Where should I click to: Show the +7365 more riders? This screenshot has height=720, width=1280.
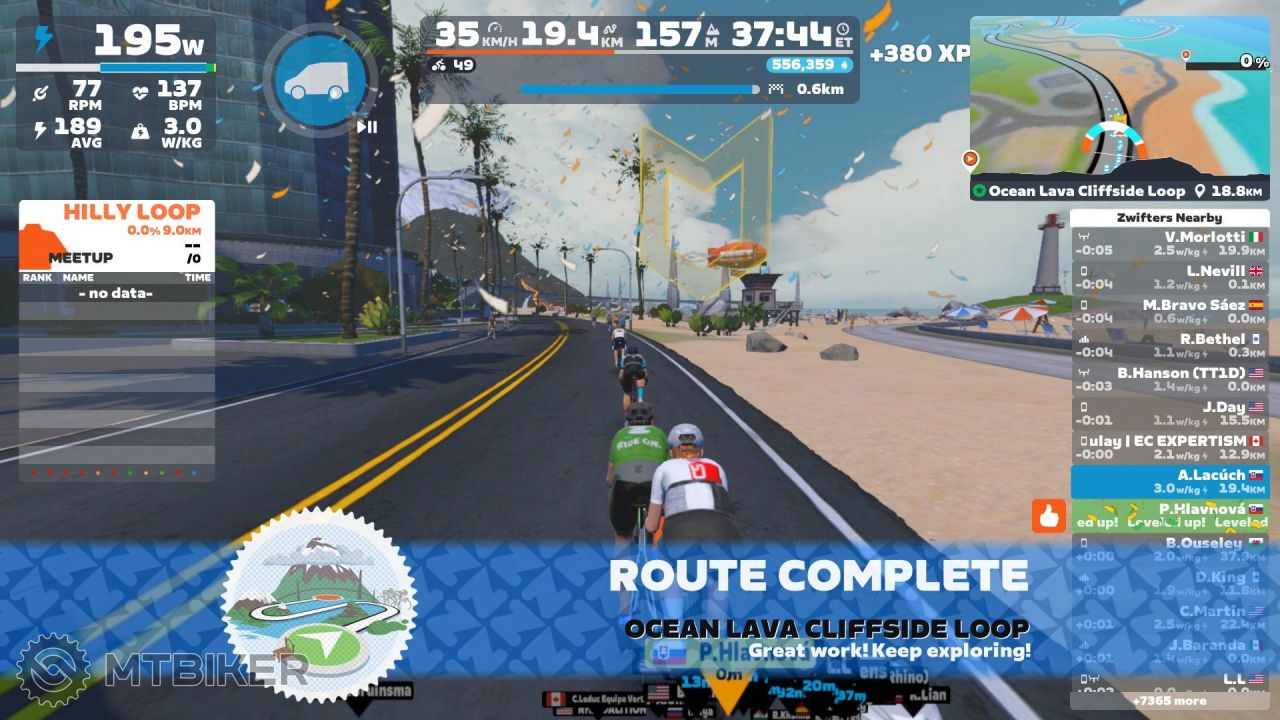tap(1169, 701)
